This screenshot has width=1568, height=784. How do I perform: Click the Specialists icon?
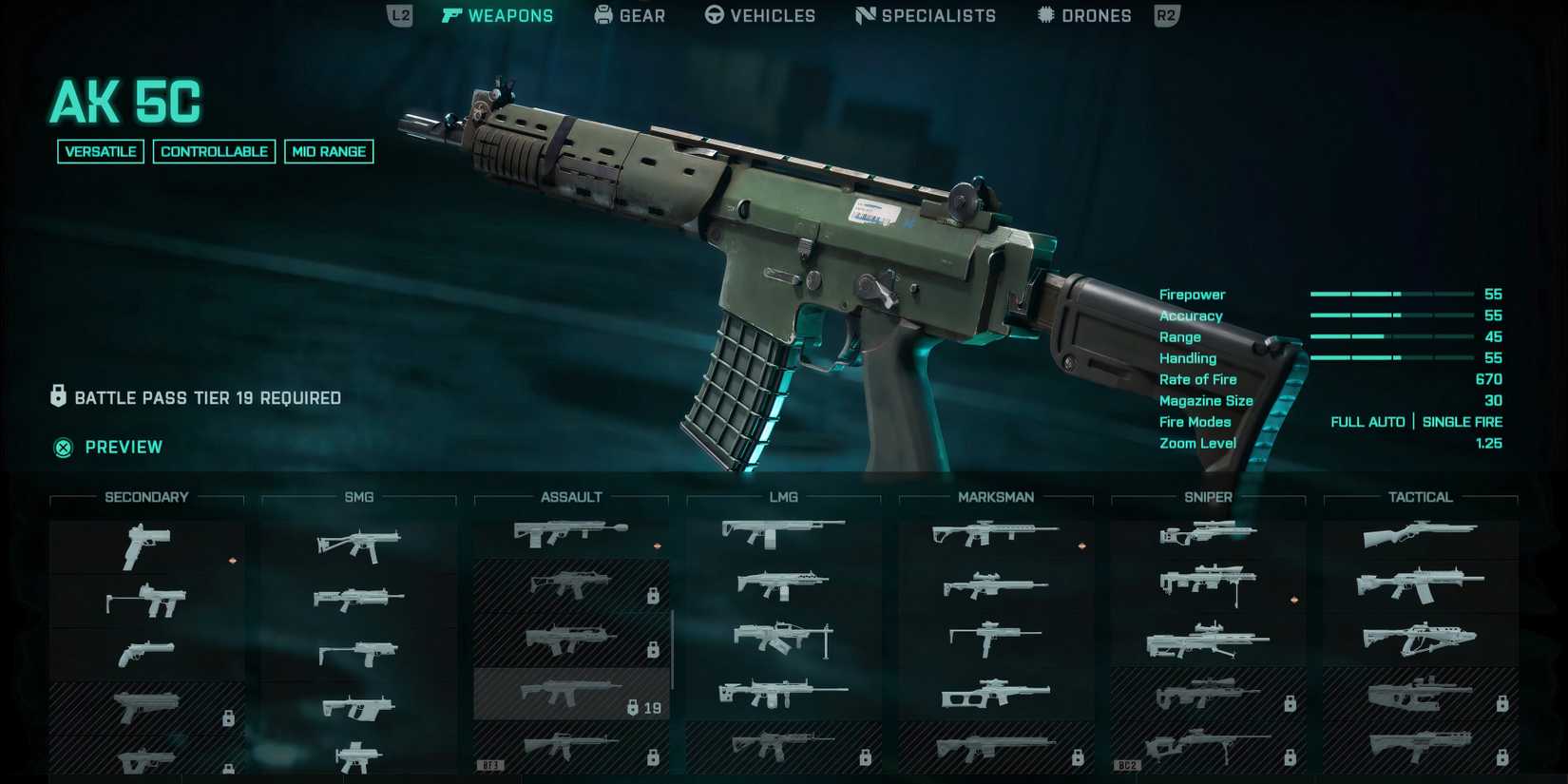click(866, 14)
